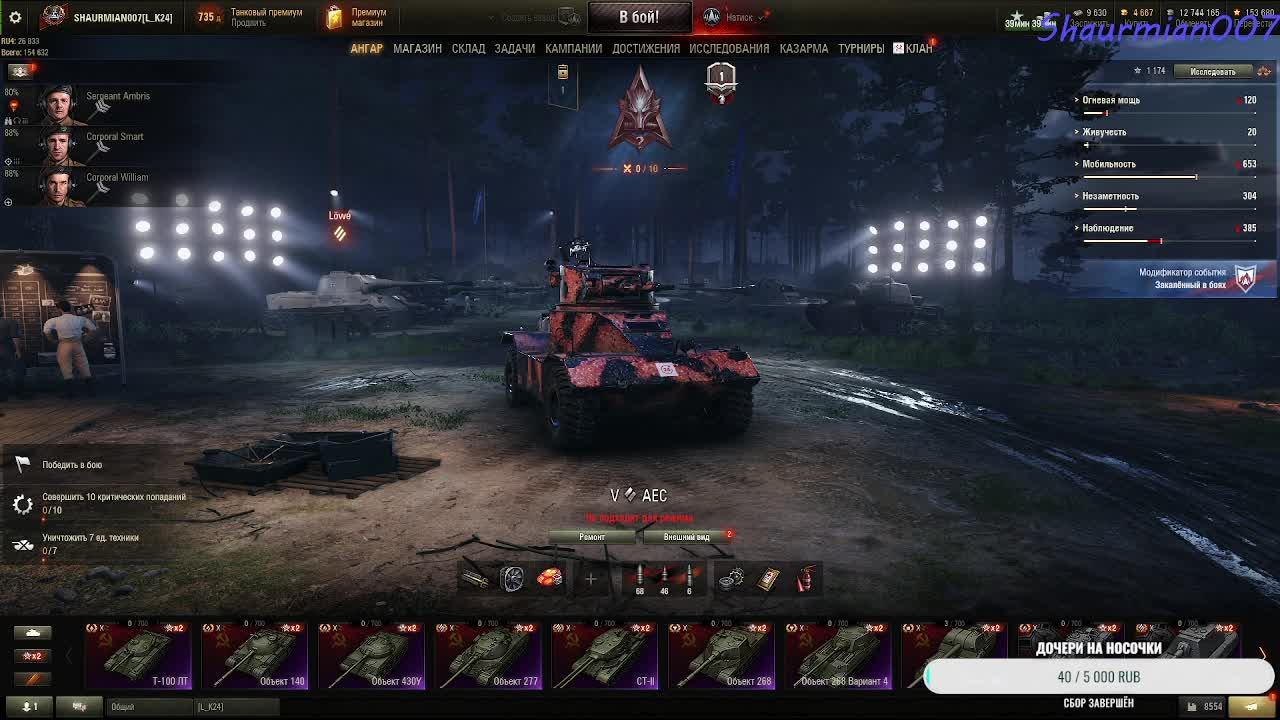Image resolution: width=1280 pixels, height=720 pixels.
Task: Open the Кампании tab
Action: coord(573,48)
